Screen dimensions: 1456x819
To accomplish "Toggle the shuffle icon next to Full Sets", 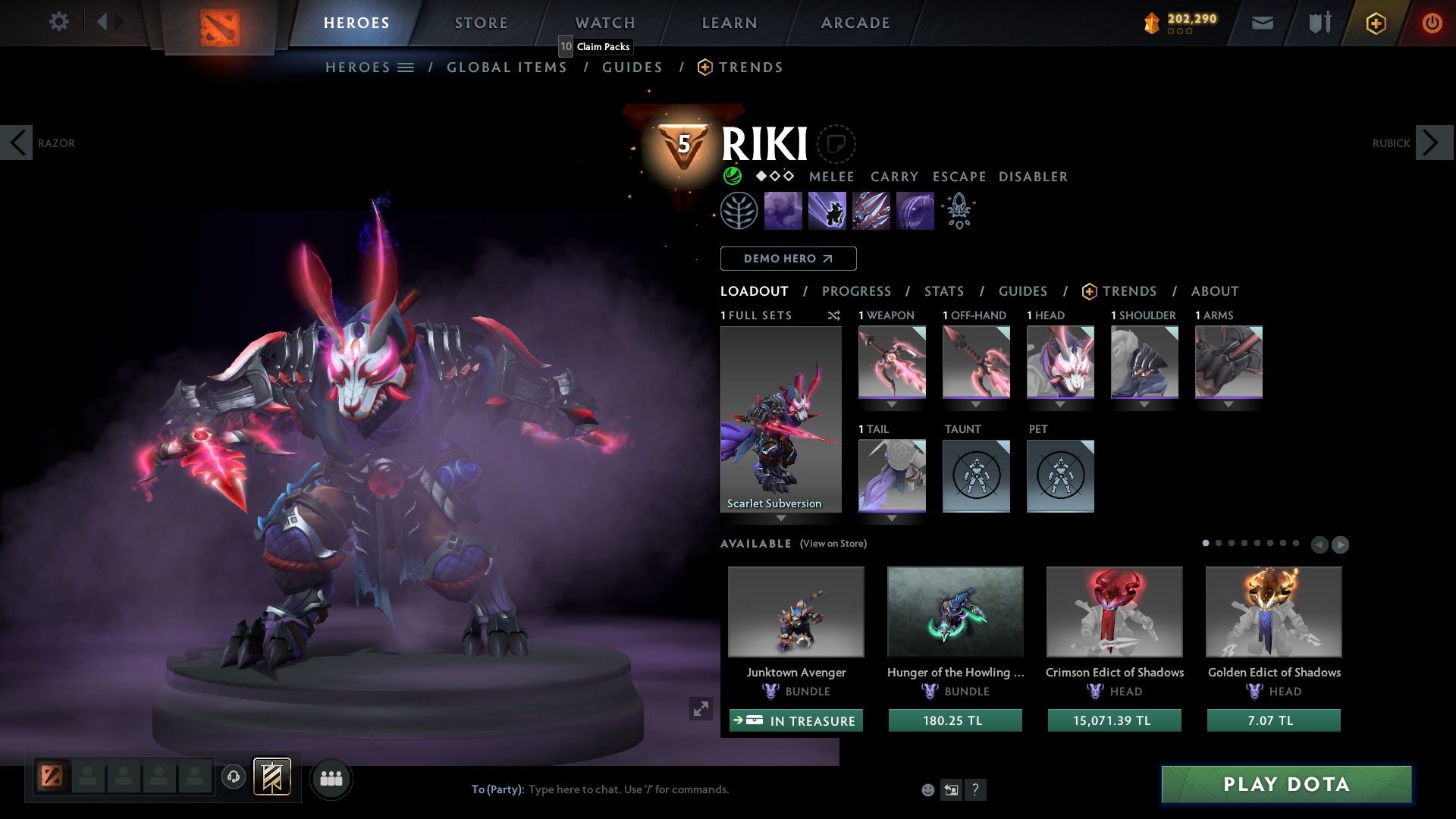I will coord(834,315).
